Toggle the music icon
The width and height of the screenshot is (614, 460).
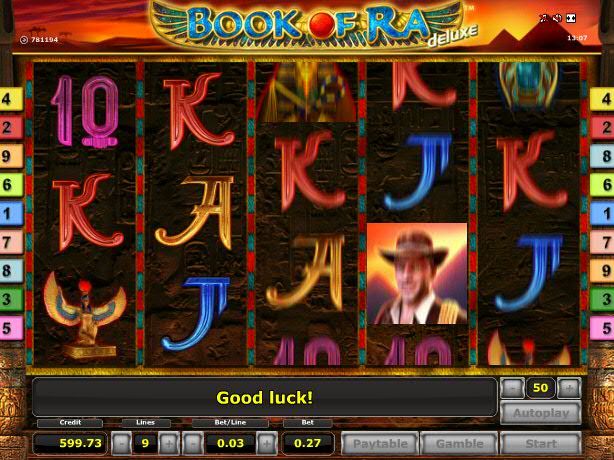point(543,18)
